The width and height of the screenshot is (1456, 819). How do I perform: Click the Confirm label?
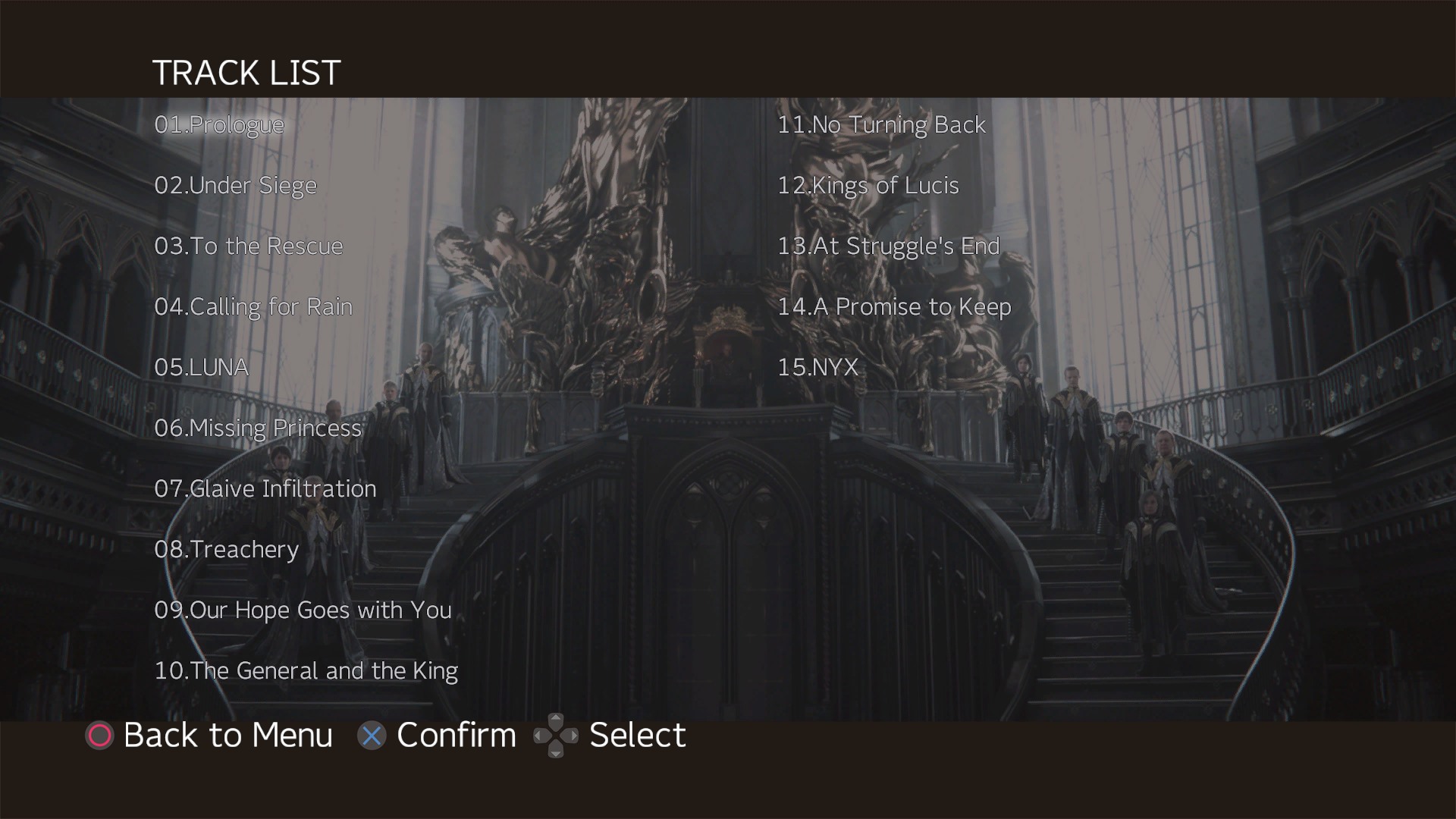[455, 735]
